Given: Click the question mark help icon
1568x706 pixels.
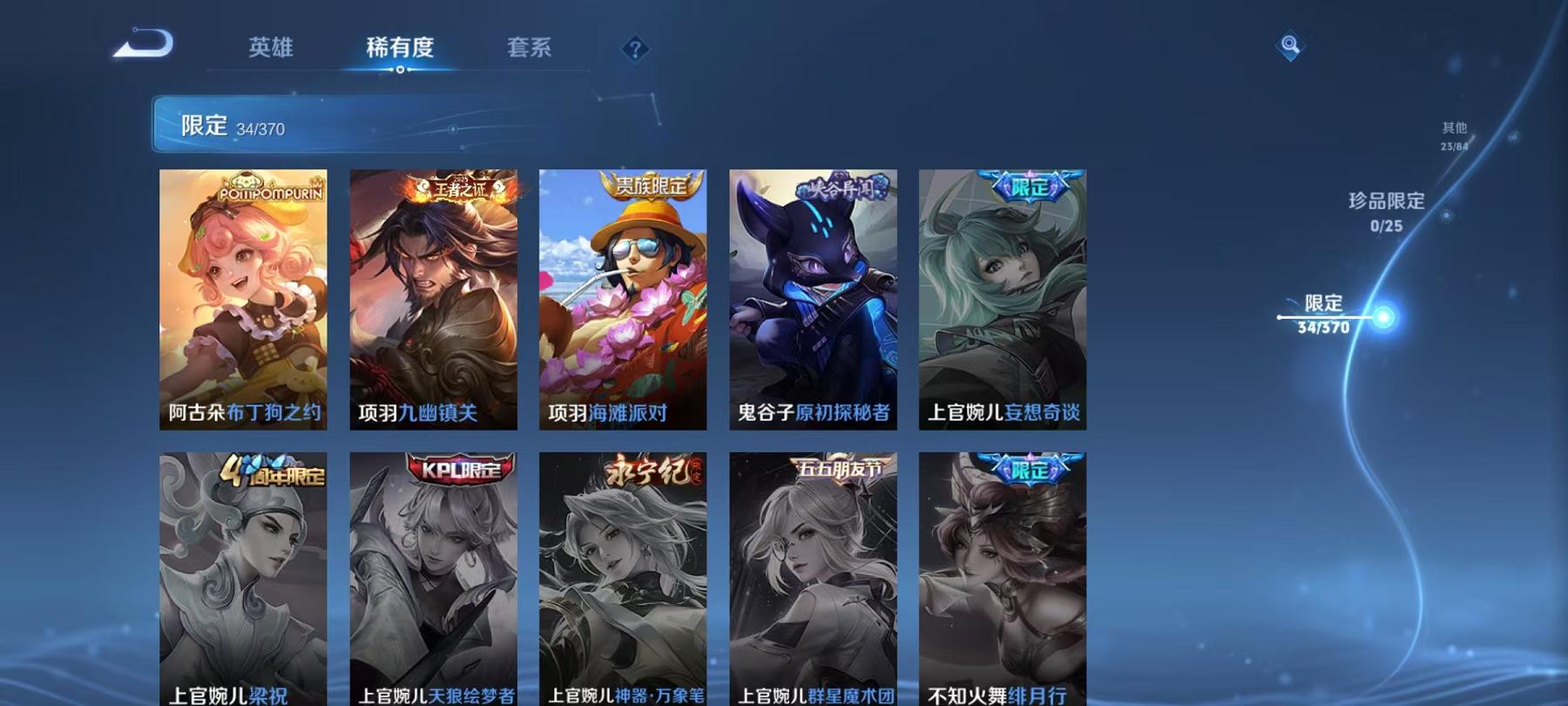Looking at the screenshot, I should [x=635, y=49].
